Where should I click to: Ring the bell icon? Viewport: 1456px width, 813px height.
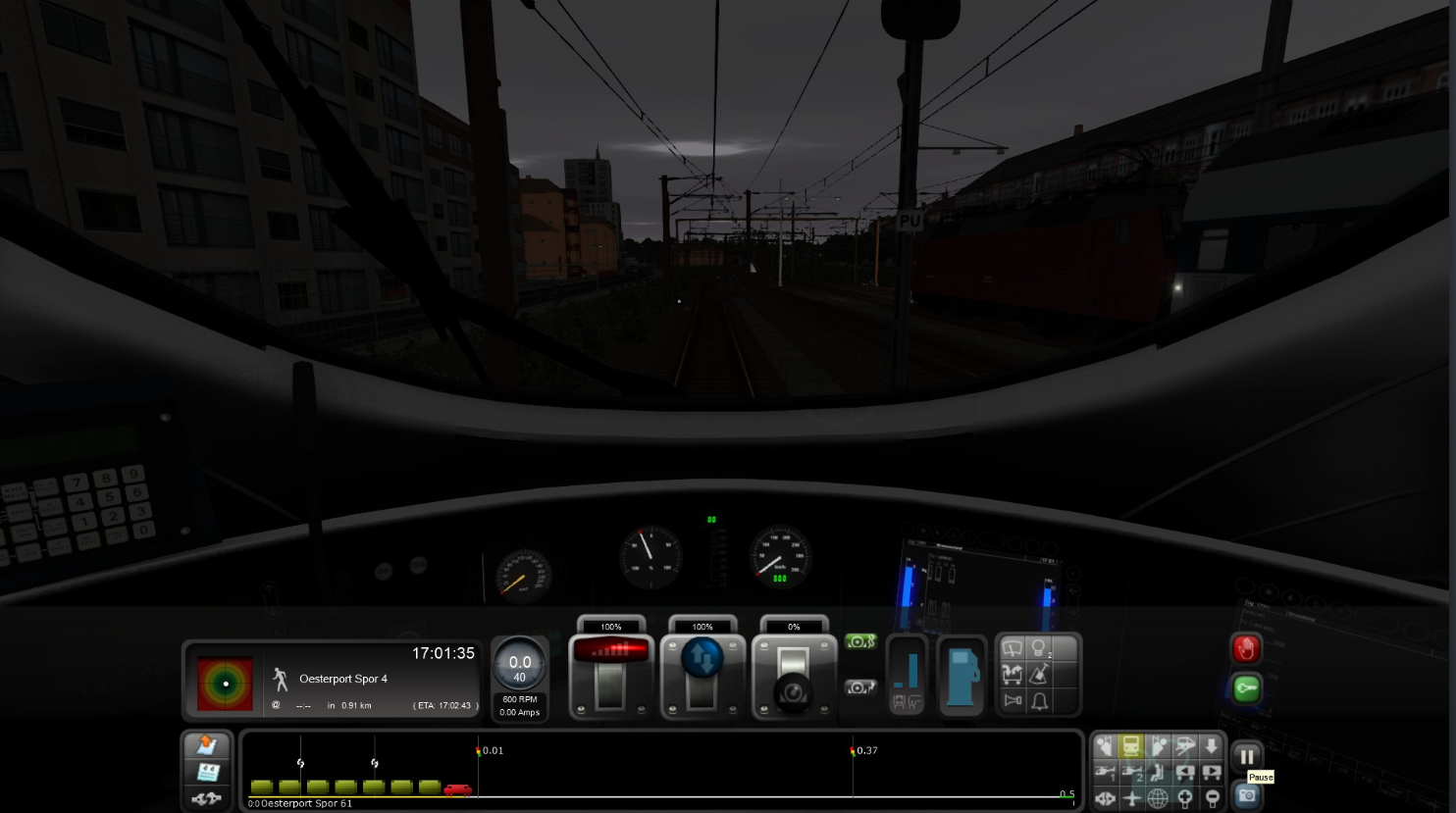1039,701
